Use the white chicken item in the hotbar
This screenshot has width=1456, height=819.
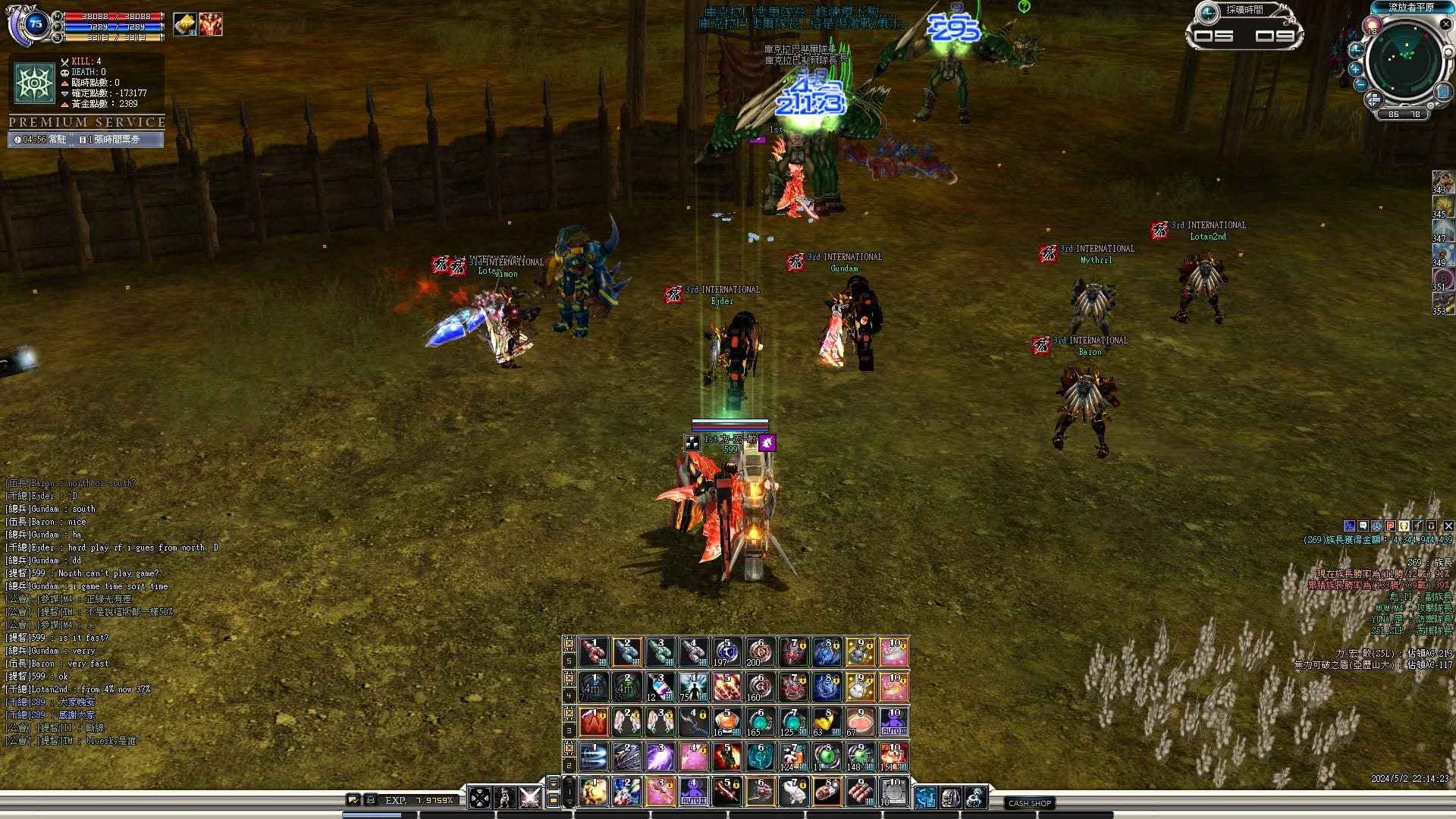point(793,792)
